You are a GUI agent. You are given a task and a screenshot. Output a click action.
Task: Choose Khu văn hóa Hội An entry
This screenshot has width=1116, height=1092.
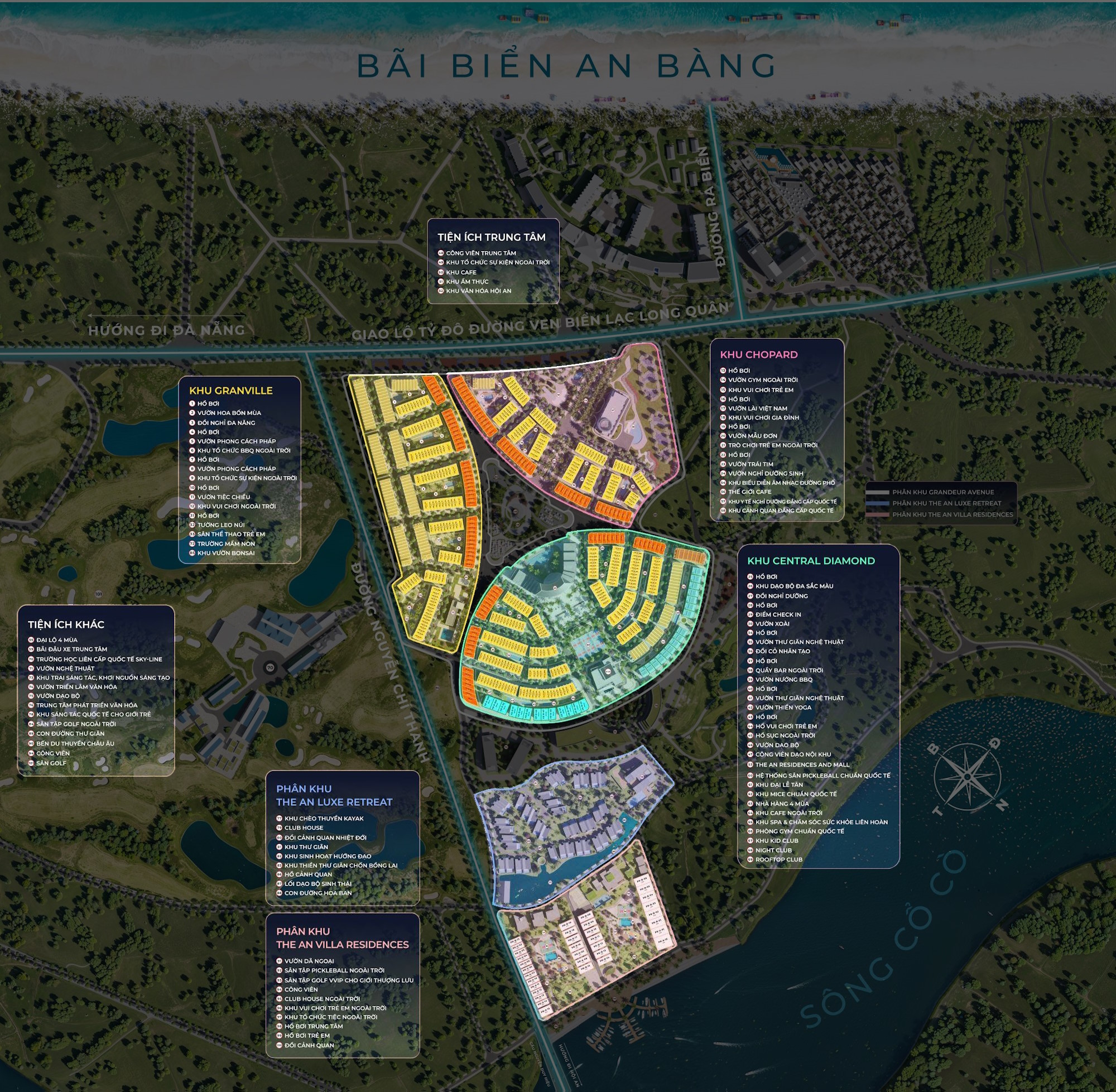[x=478, y=291]
